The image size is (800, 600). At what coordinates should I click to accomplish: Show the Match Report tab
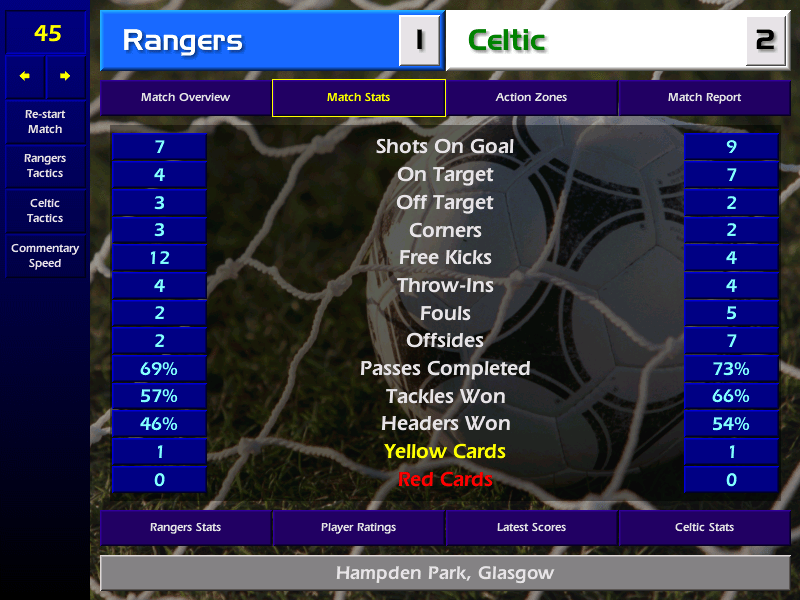(704, 98)
